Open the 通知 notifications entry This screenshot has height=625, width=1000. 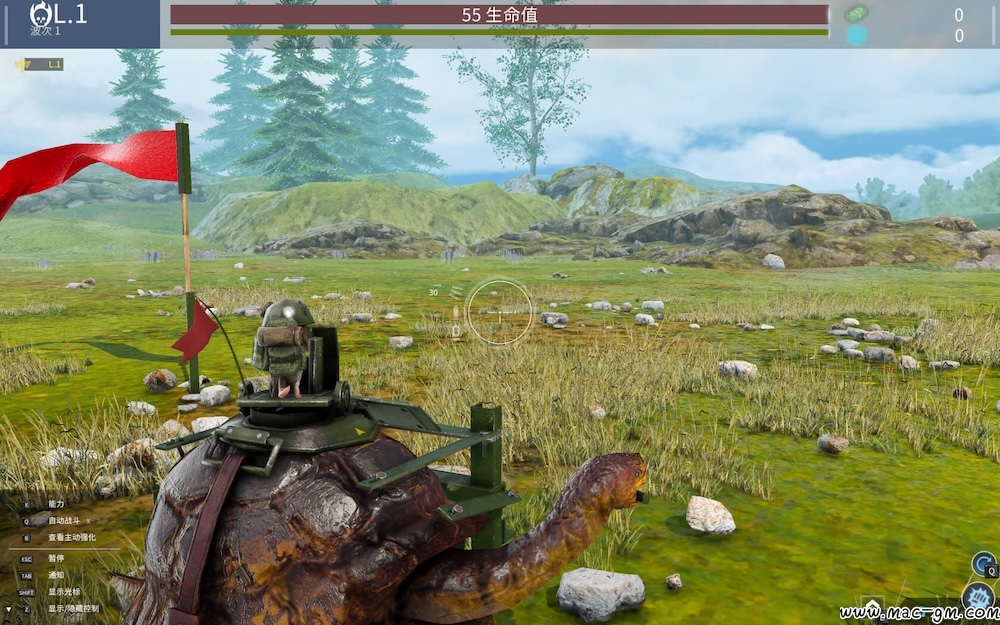tap(55, 576)
